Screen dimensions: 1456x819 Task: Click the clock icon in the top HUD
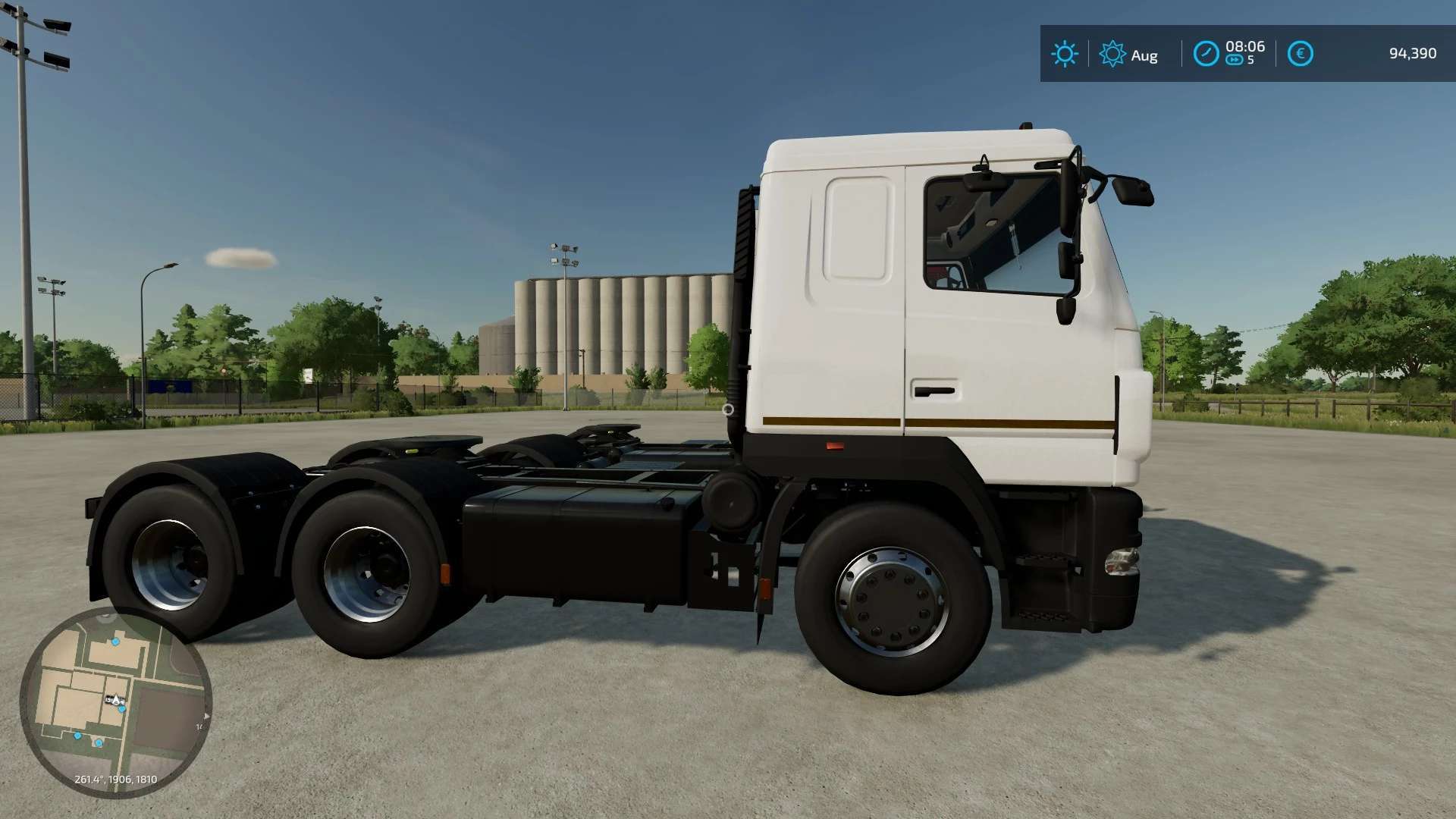pyautogui.click(x=1207, y=52)
